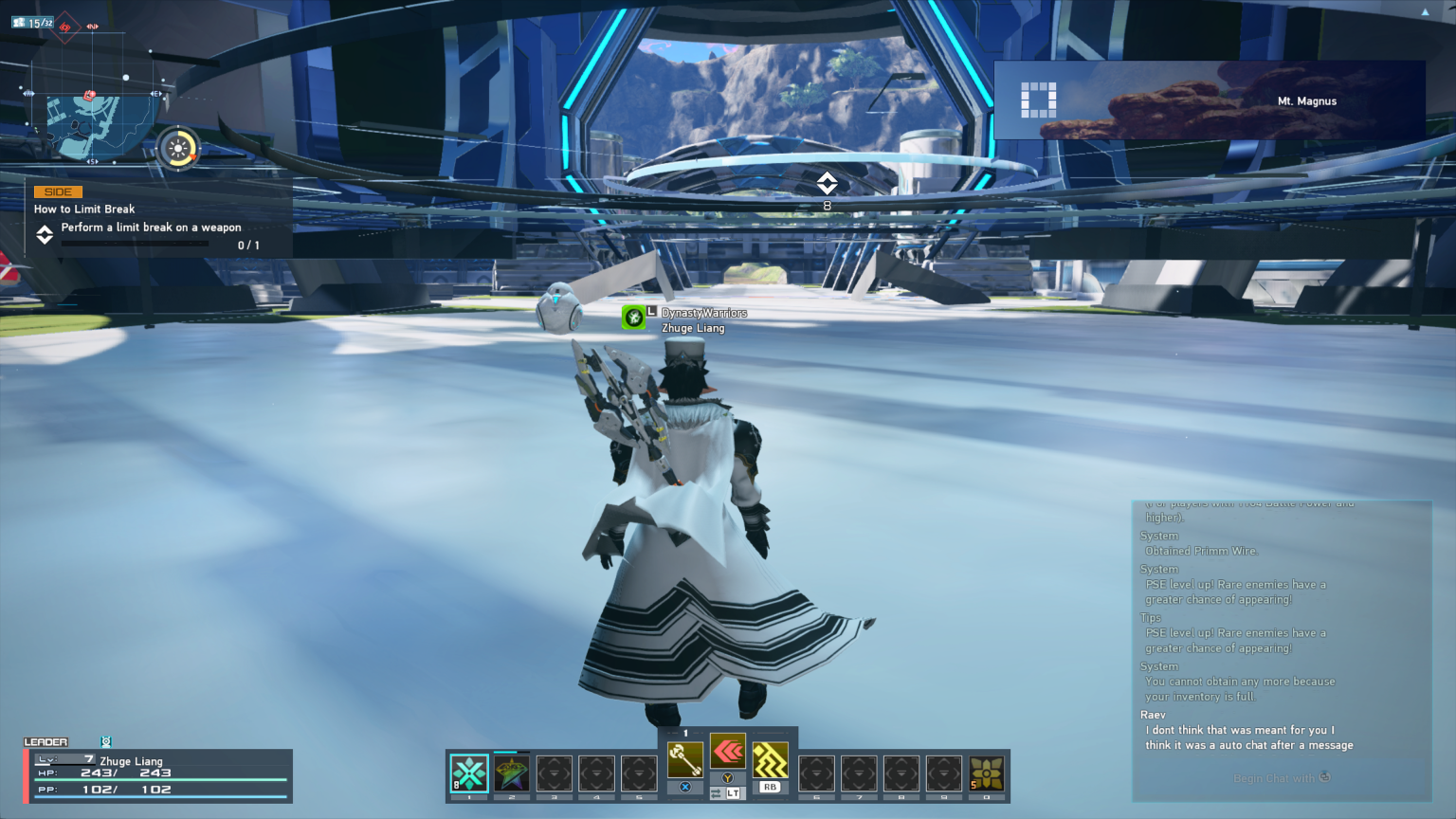This screenshot has width=1456, height=819.
Task: Click the weather wheel next to the minimap
Action: tap(177, 147)
